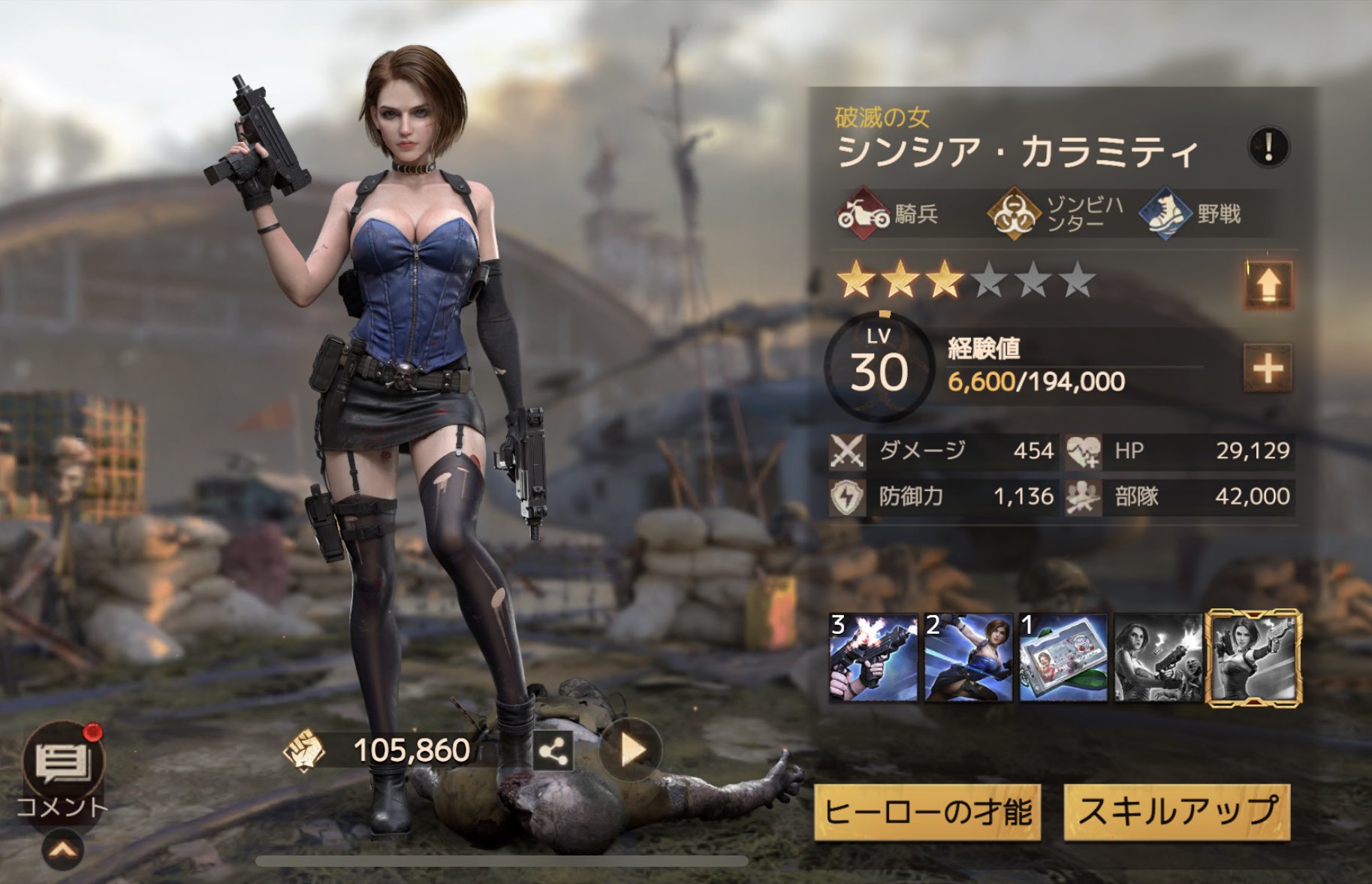1372x884 pixels.
Task: Tap the locked grayscale skill beside the ID card
Action: [1157, 658]
